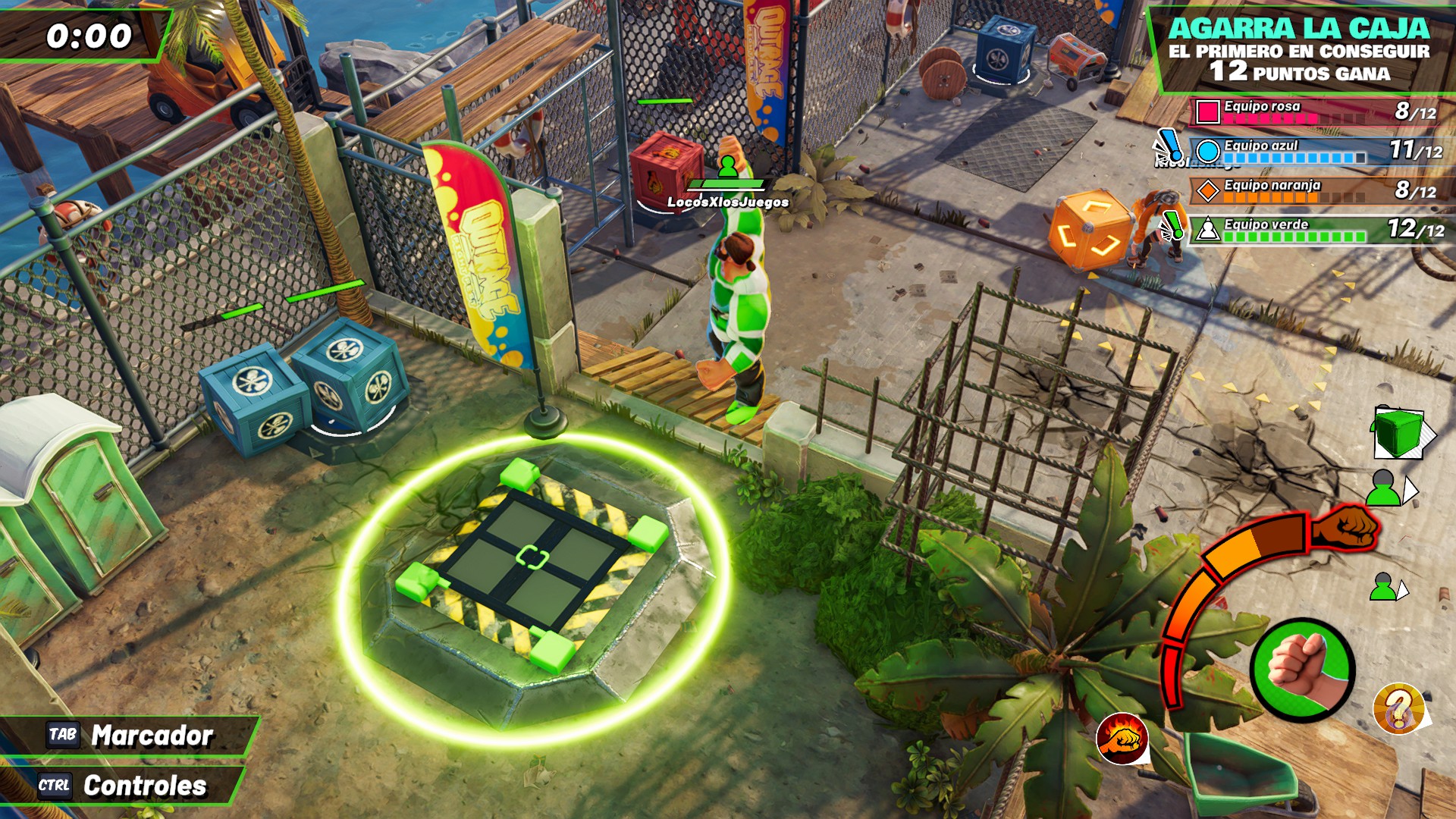Image resolution: width=1456 pixels, height=819 pixels.
Task: Trigger the flaming fist special ability
Action: pyautogui.click(x=1122, y=738)
